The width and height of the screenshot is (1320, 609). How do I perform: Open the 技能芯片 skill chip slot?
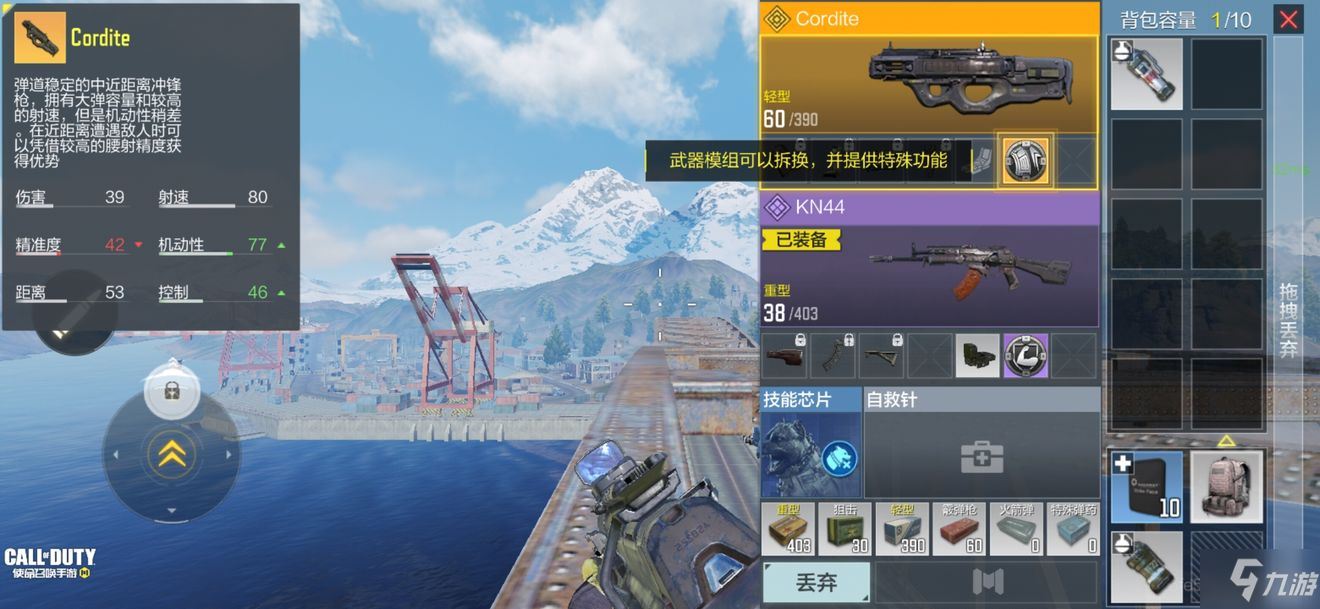click(x=811, y=456)
